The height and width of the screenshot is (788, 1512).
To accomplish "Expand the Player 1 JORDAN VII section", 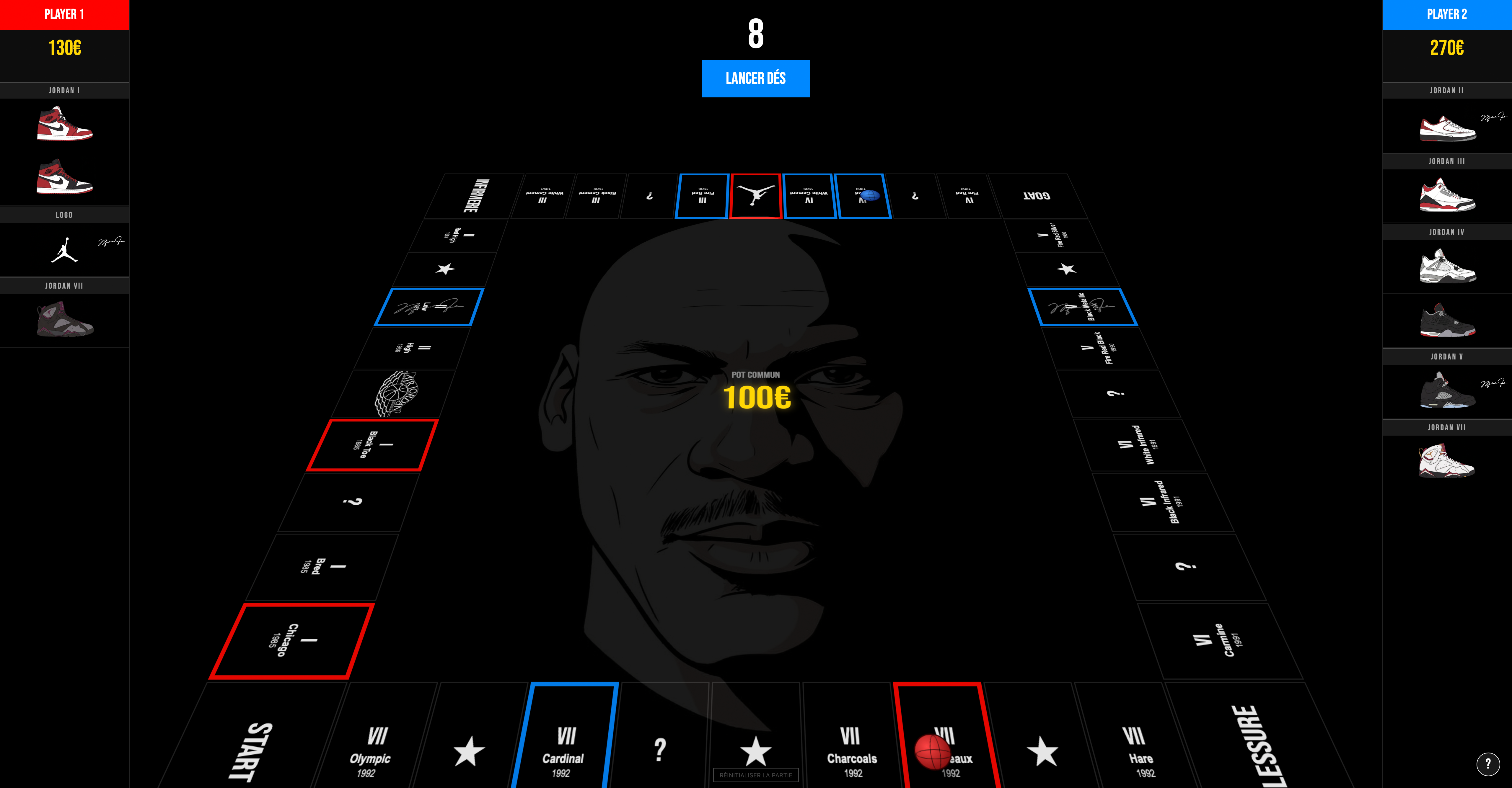I will pyautogui.click(x=65, y=286).
